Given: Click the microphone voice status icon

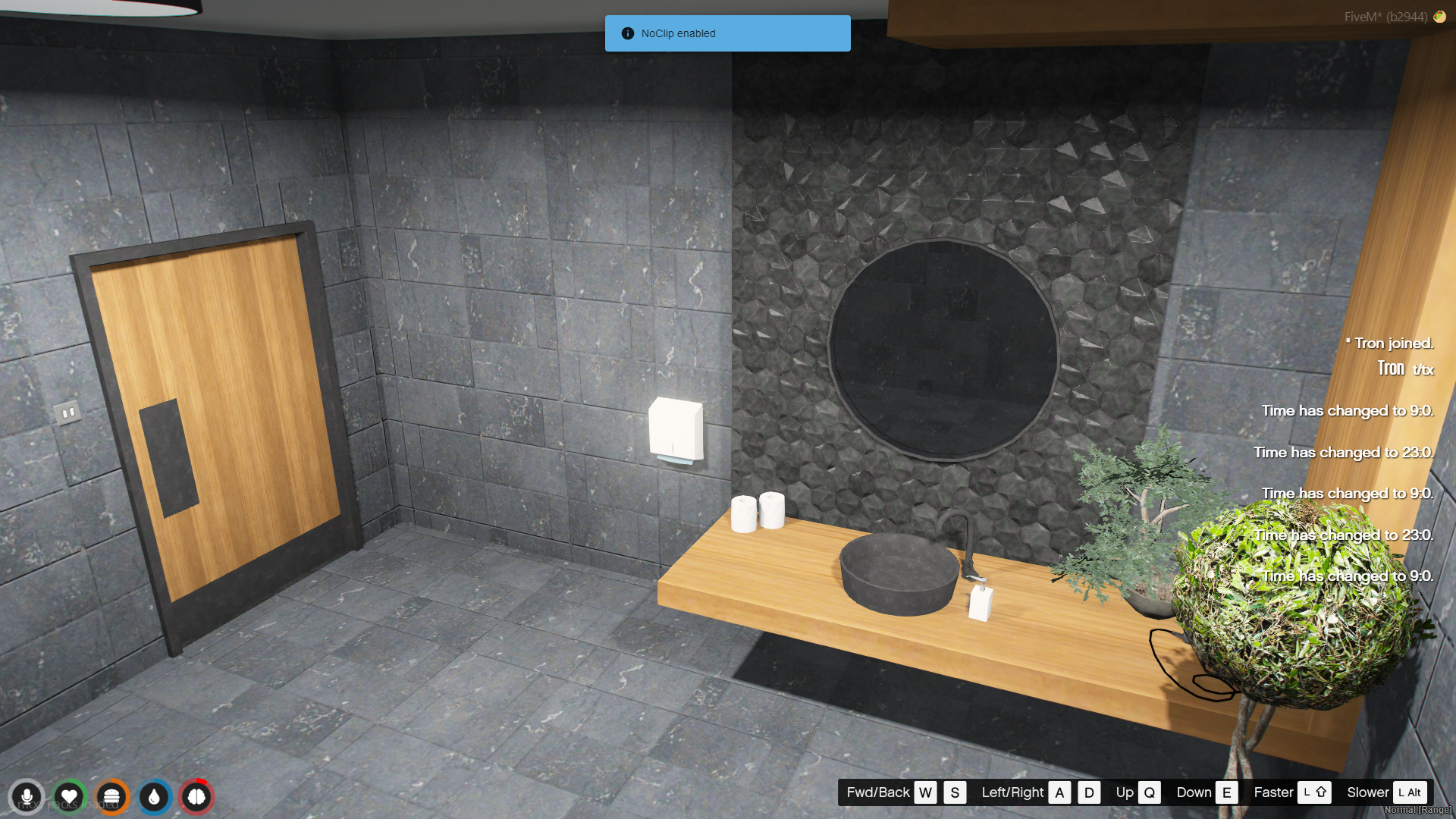Looking at the screenshot, I should coord(27,797).
